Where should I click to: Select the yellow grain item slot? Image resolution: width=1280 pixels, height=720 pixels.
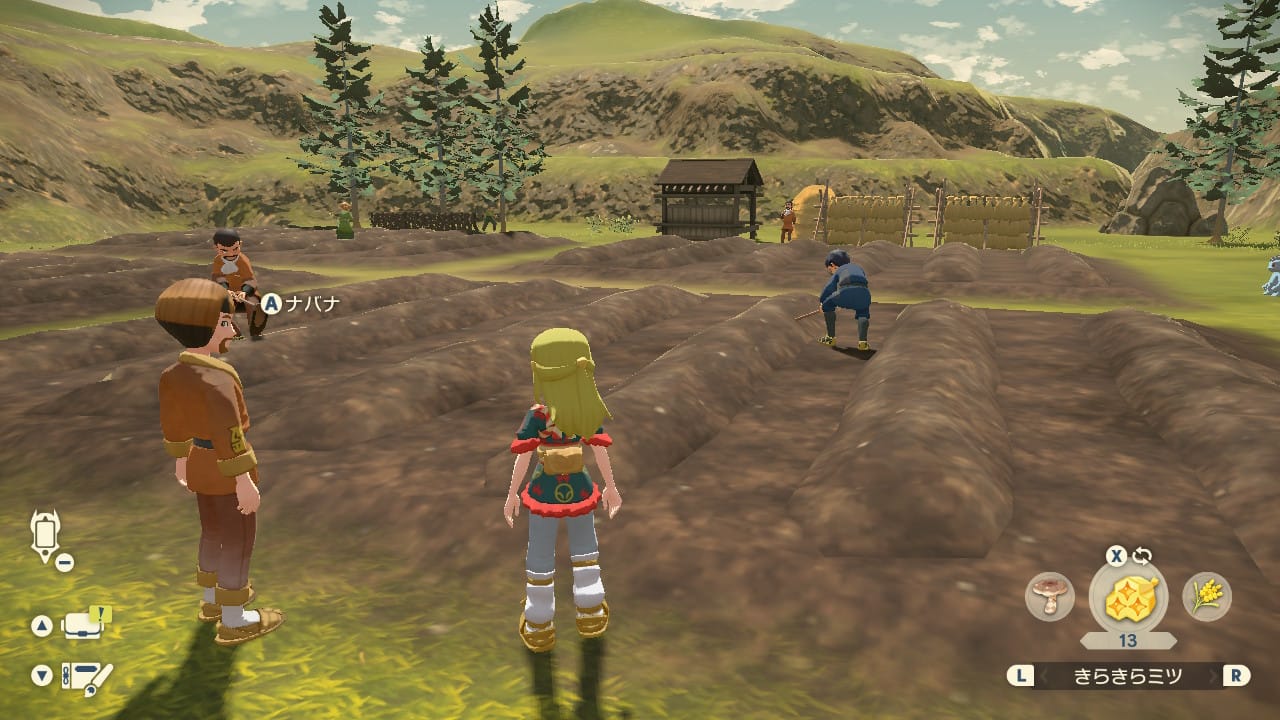[x=1207, y=597]
